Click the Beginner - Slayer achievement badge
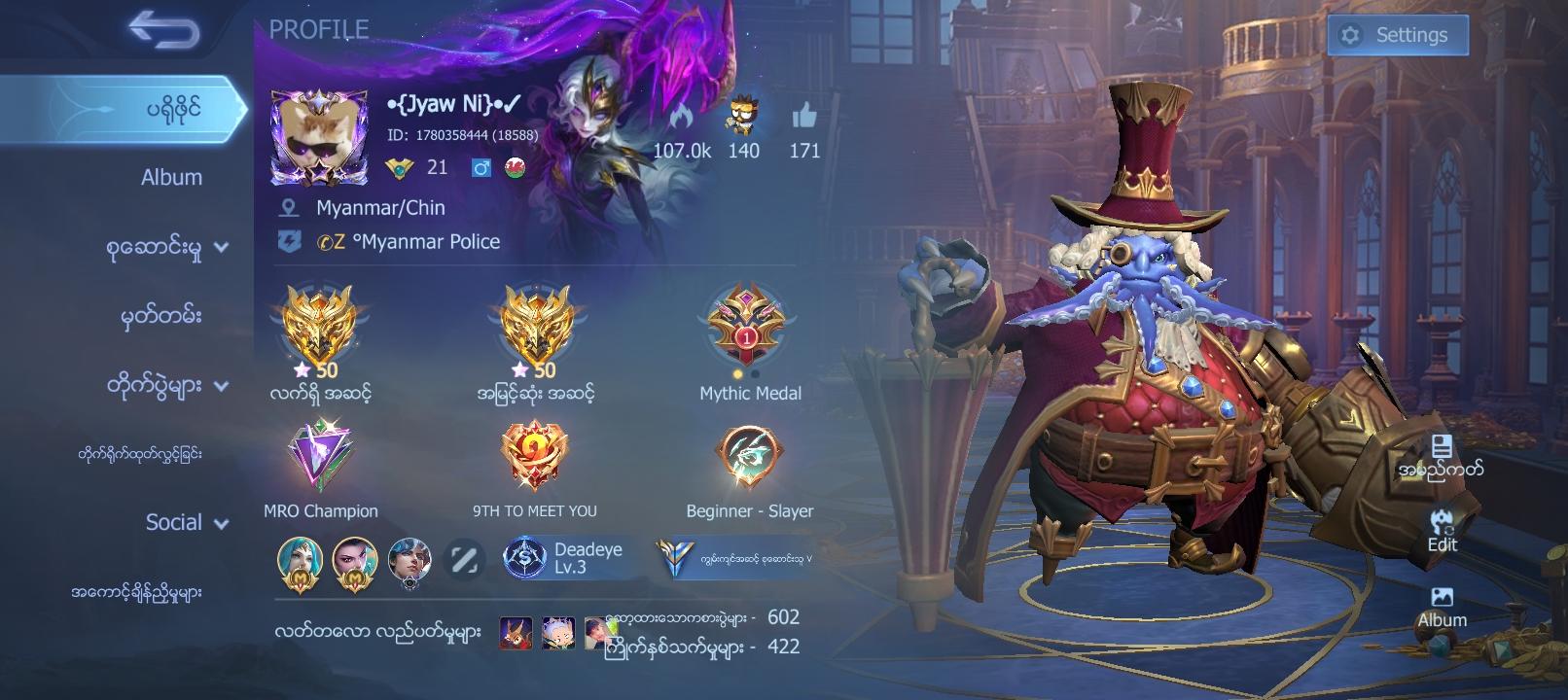Image resolution: width=1568 pixels, height=700 pixels. click(x=748, y=457)
